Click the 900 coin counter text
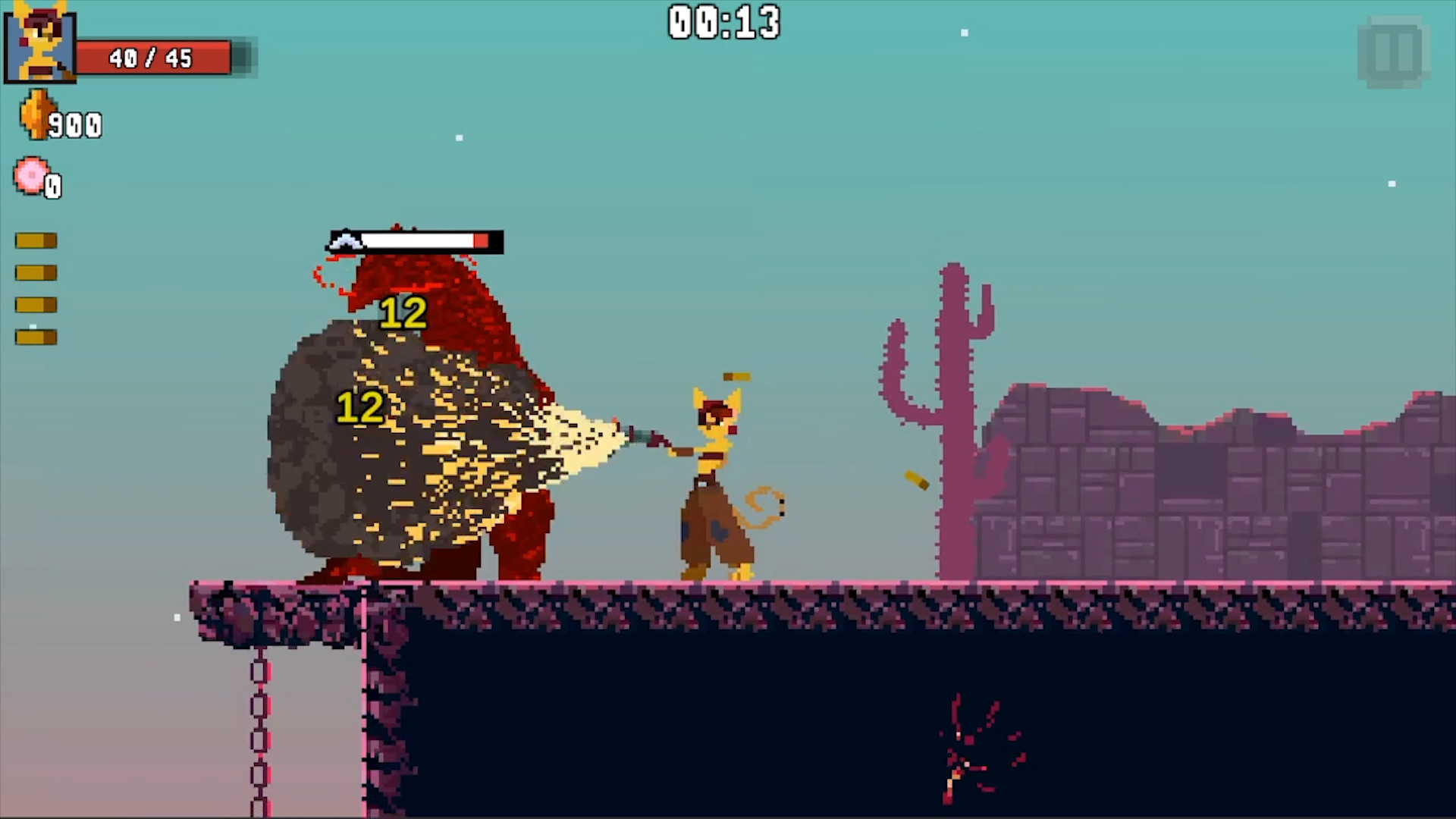This screenshot has width=1456, height=819. (76, 125)
